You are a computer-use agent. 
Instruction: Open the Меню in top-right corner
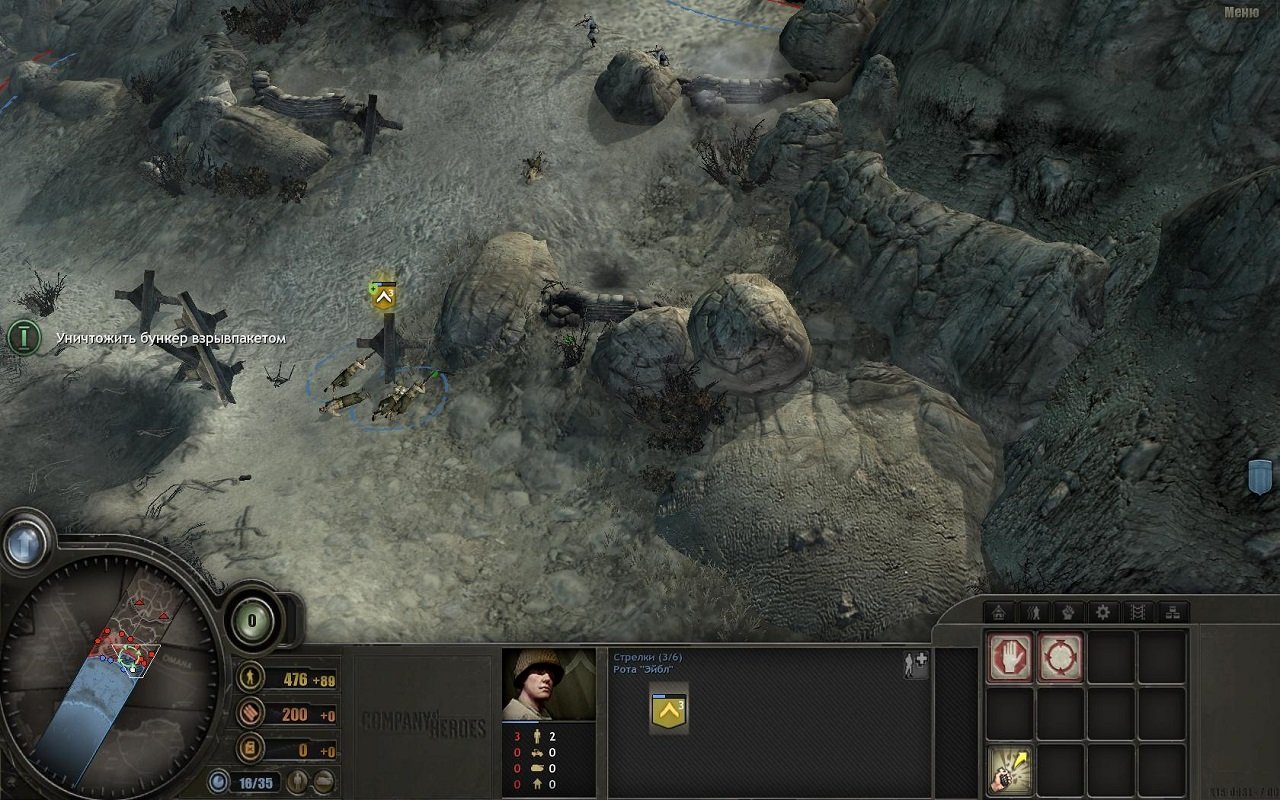(x=1240, y=12)
